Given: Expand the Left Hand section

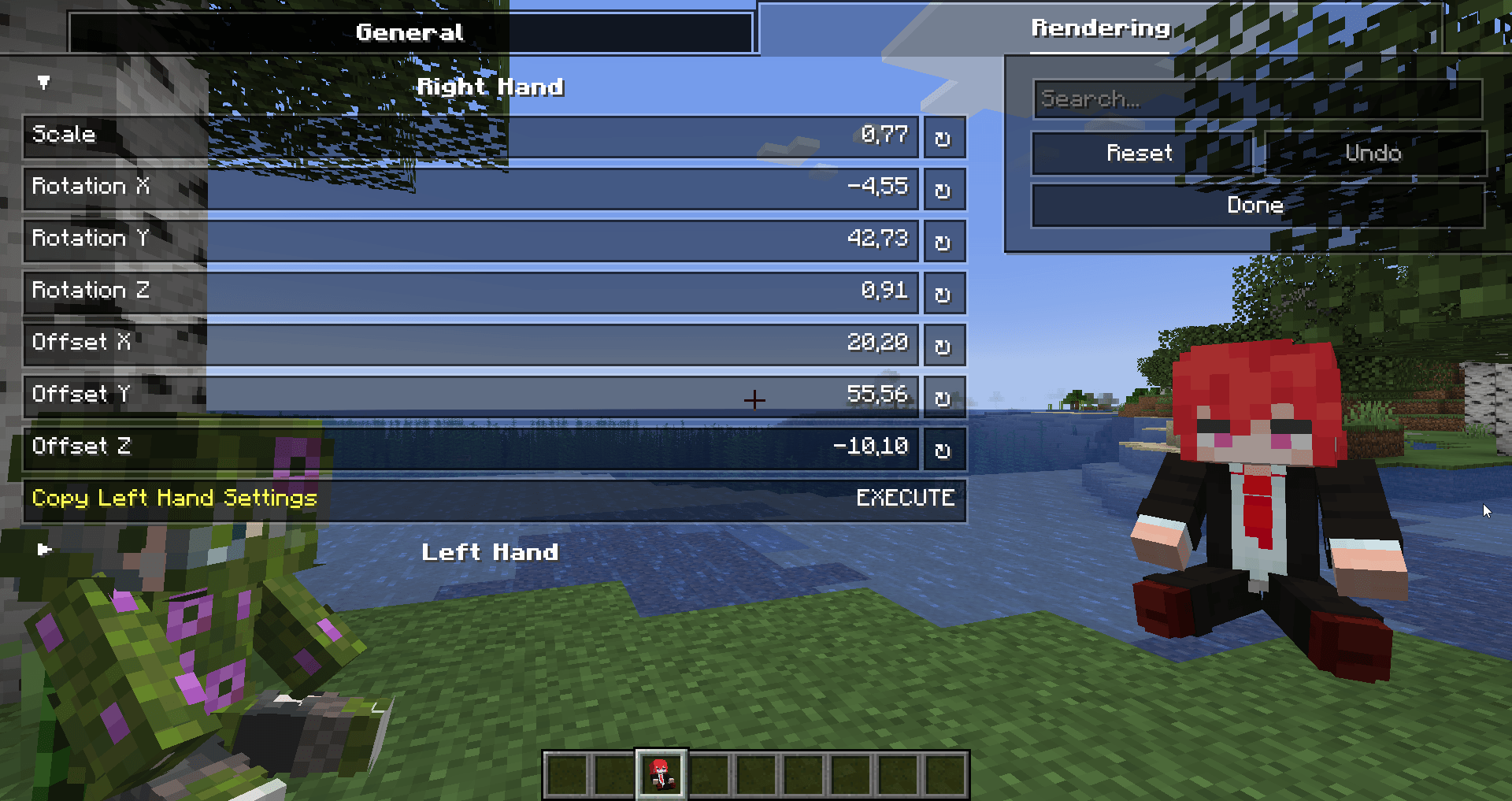Looking at the screenshot, I should pos(43,551).
